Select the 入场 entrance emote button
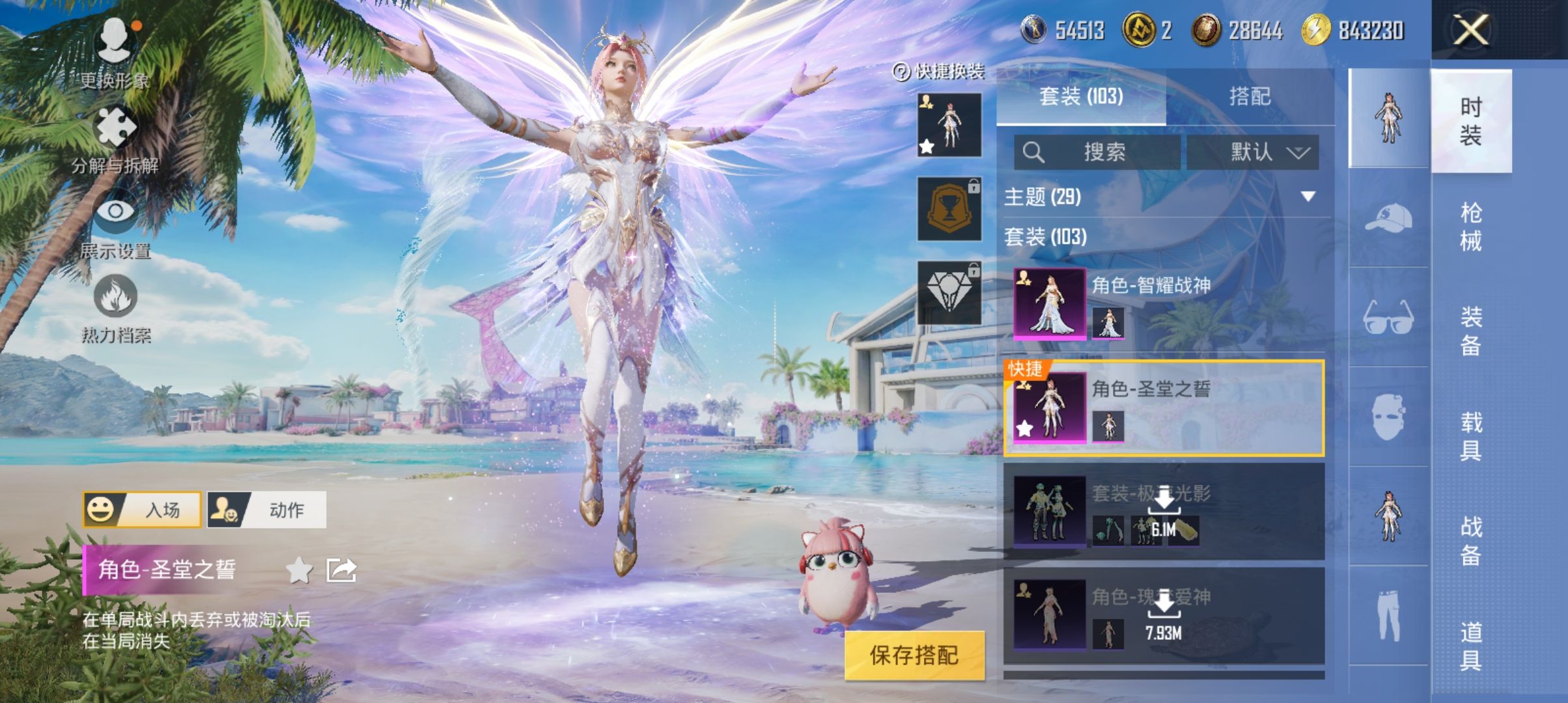This screenshot has width=1568, height=703. pos(142,509)
